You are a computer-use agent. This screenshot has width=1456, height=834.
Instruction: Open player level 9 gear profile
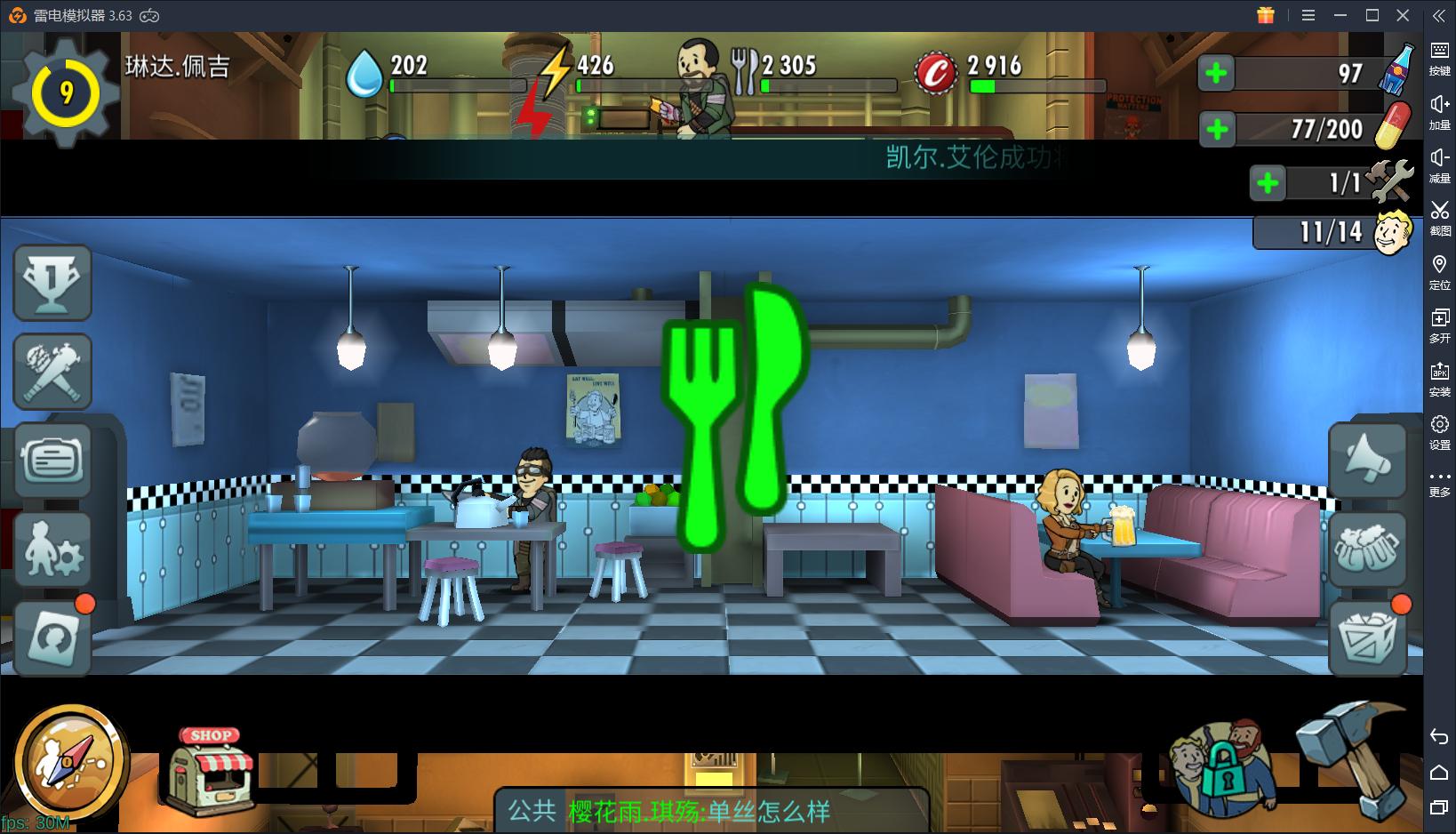[66, 92]
